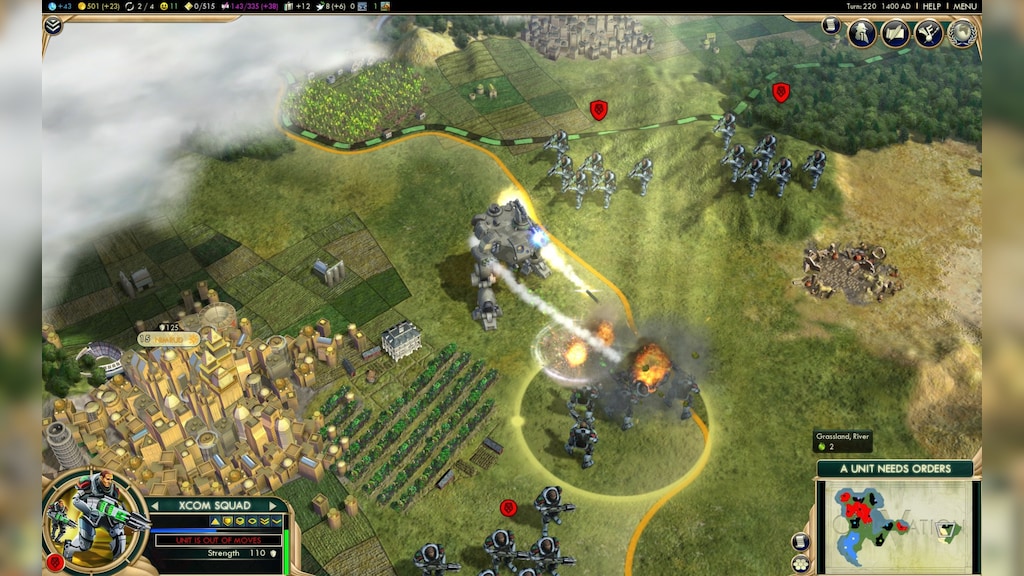Open the small scroll icon beside the spy icon
The image size is (1024, 576).
(x=831, y=25)
